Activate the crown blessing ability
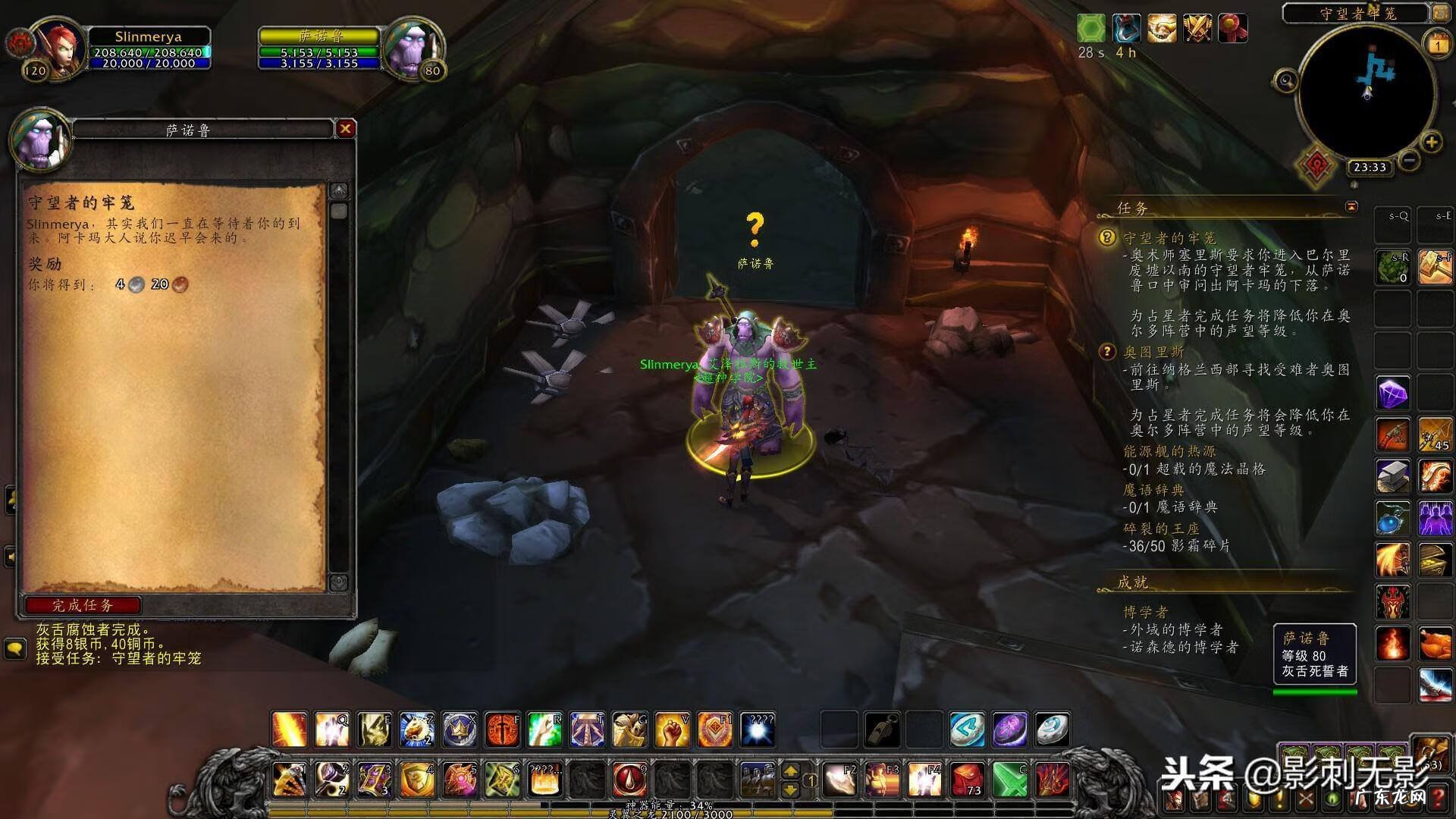The image size is (1456, 819). coord(460,730)
